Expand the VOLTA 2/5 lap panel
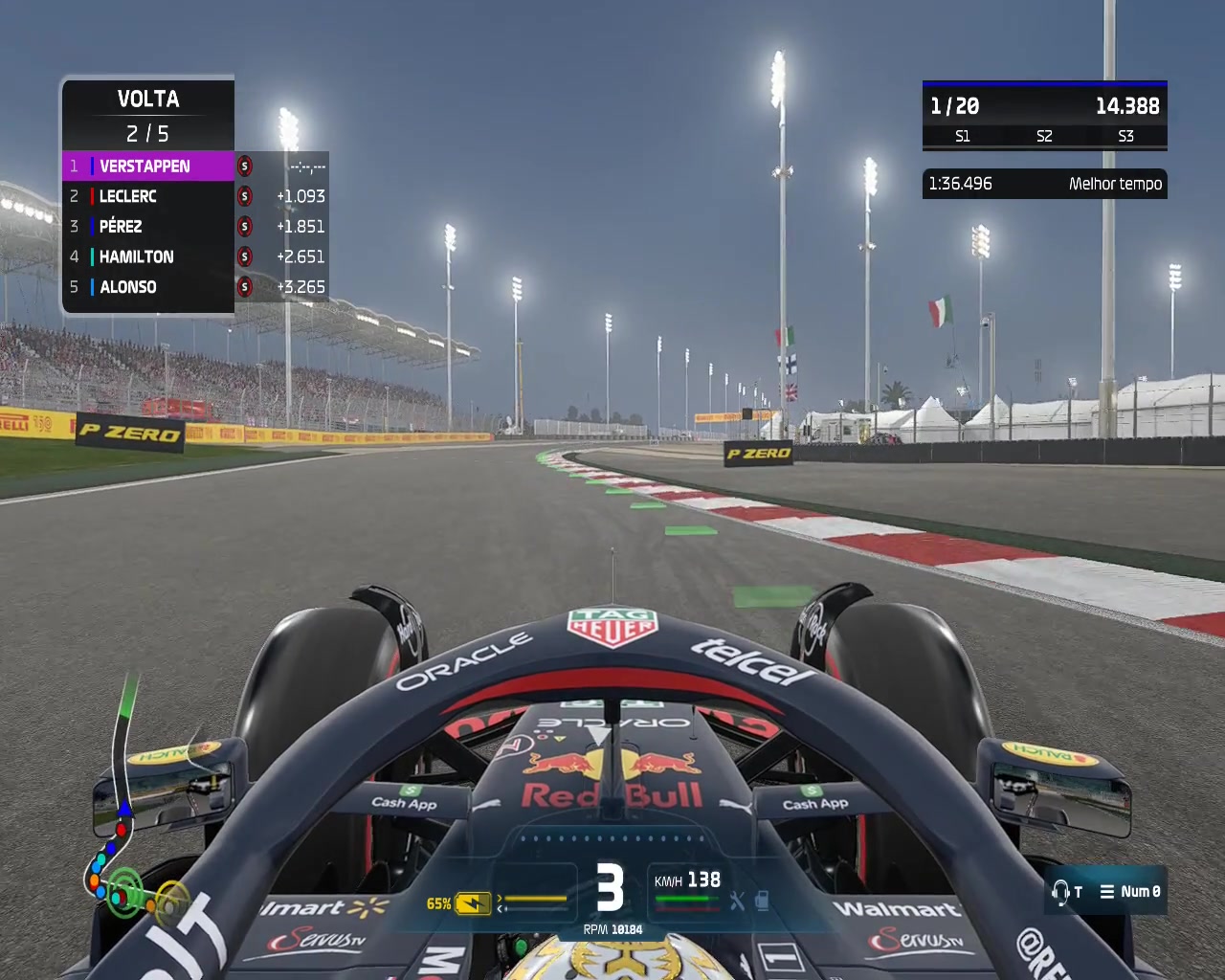 [x=148, y=115]
